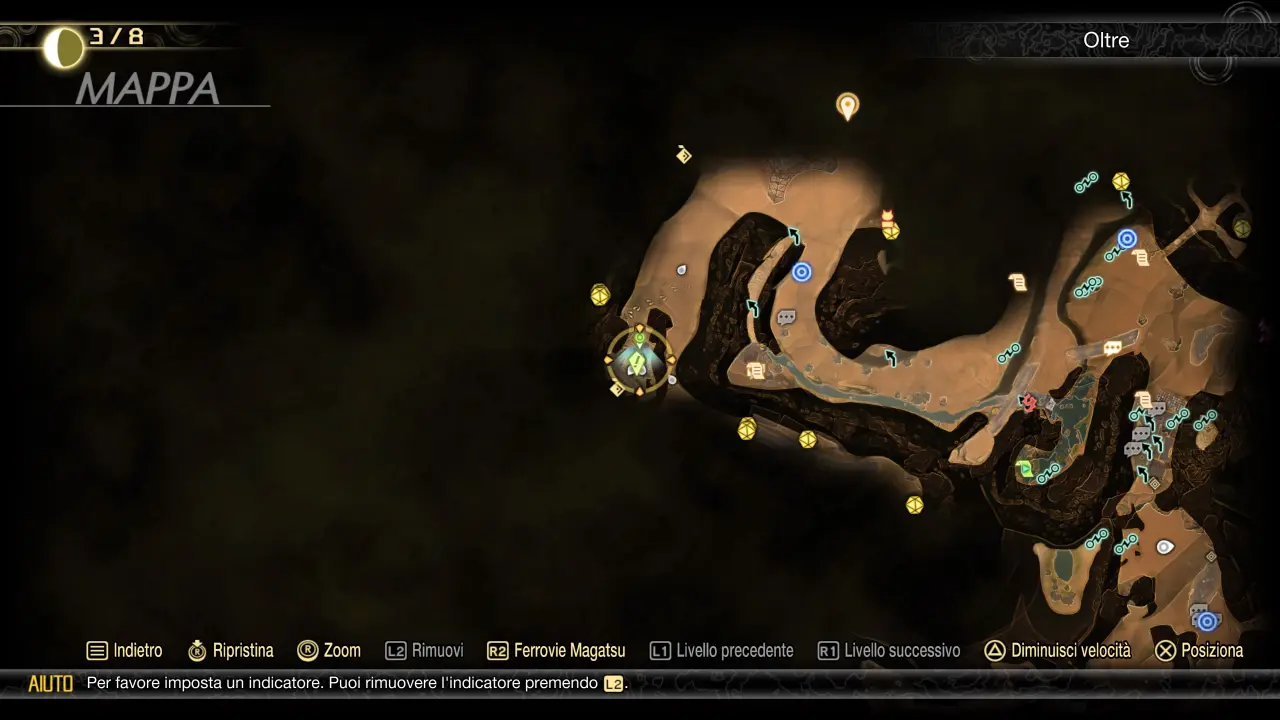Select the orange location pin marker

tap(847, 105)
